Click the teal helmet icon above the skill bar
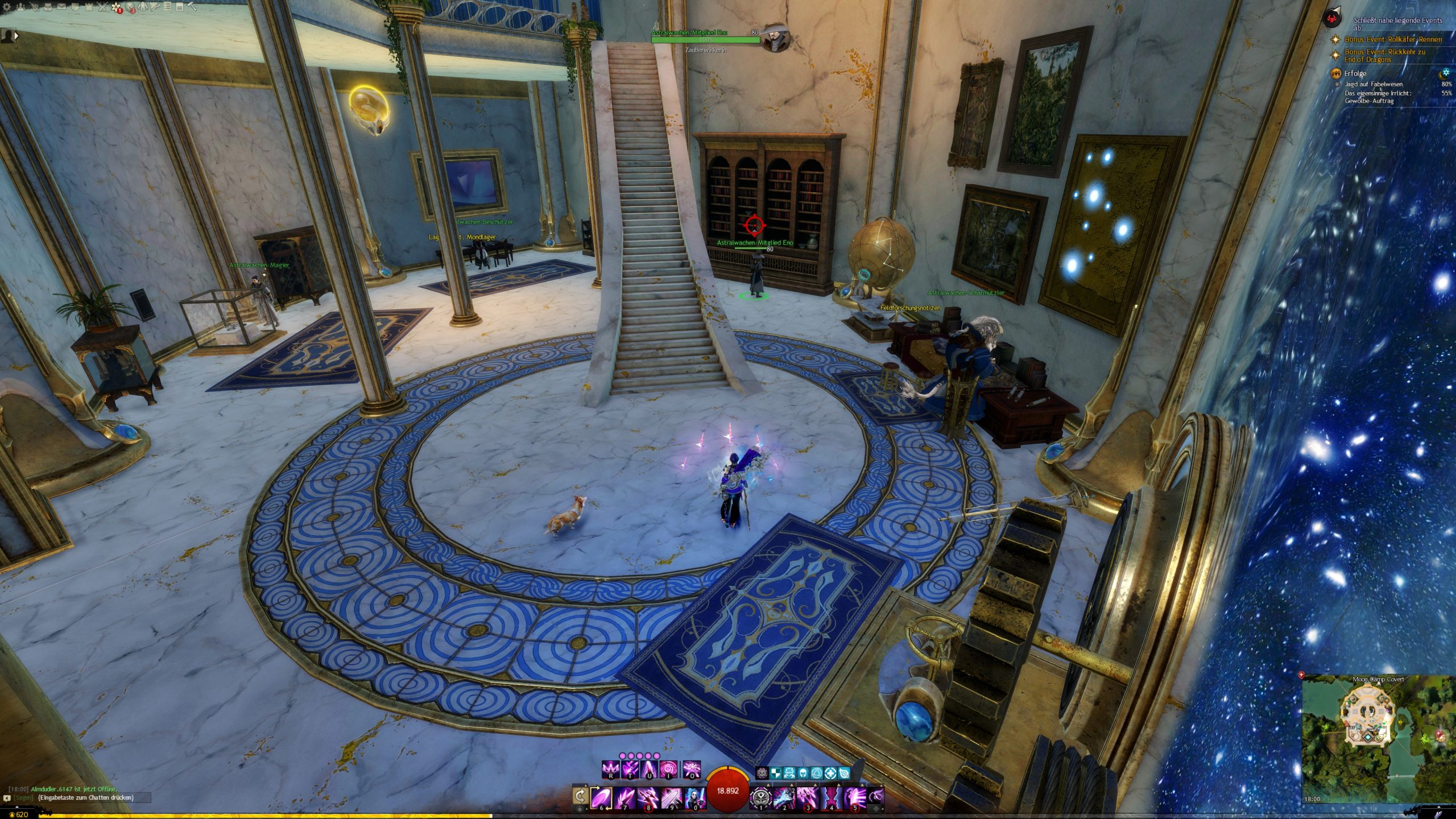The width and height of the screenshot is (1456, 819). (x=803, y=773)
